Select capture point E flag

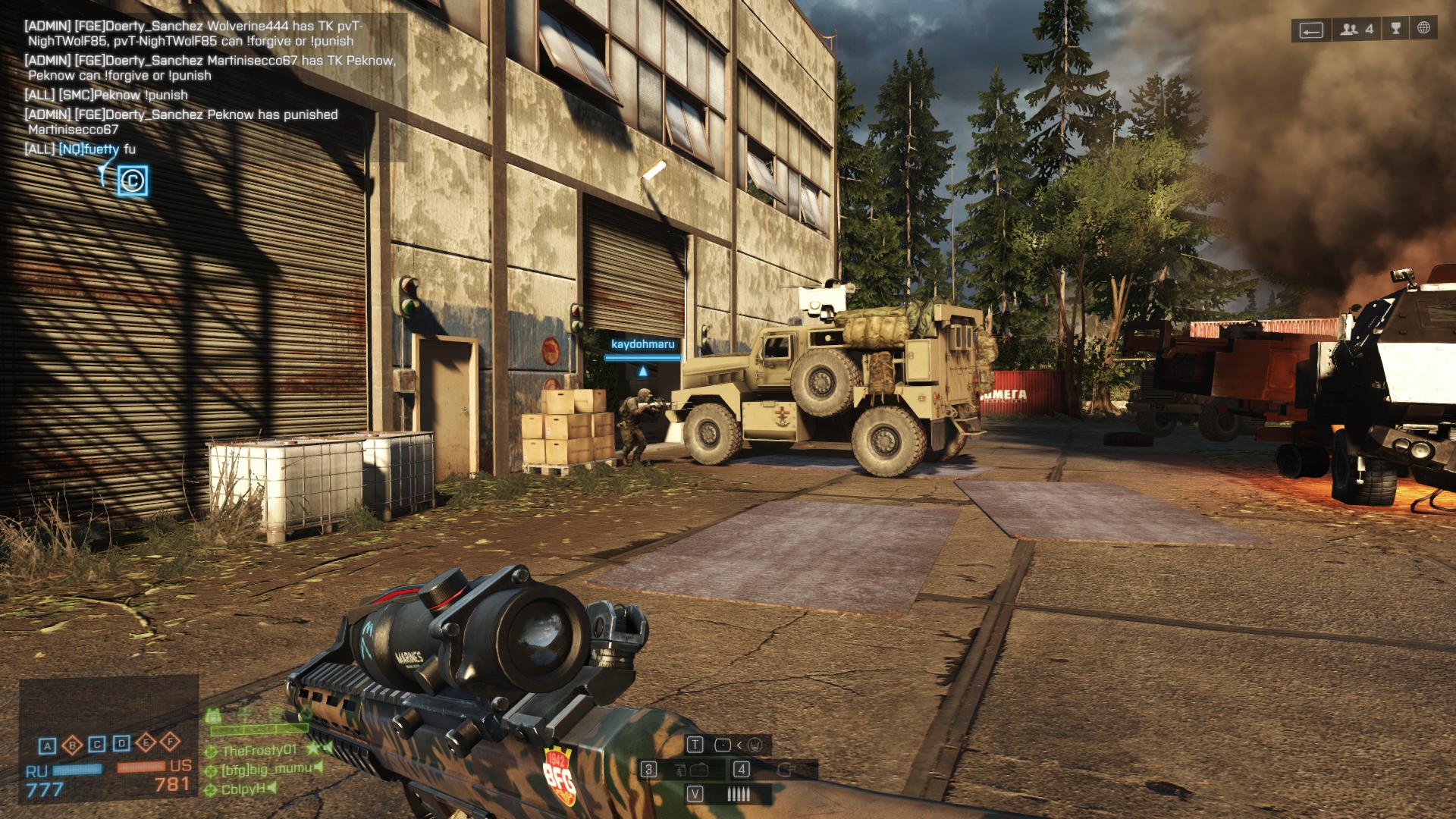click(x=146, y=742)
